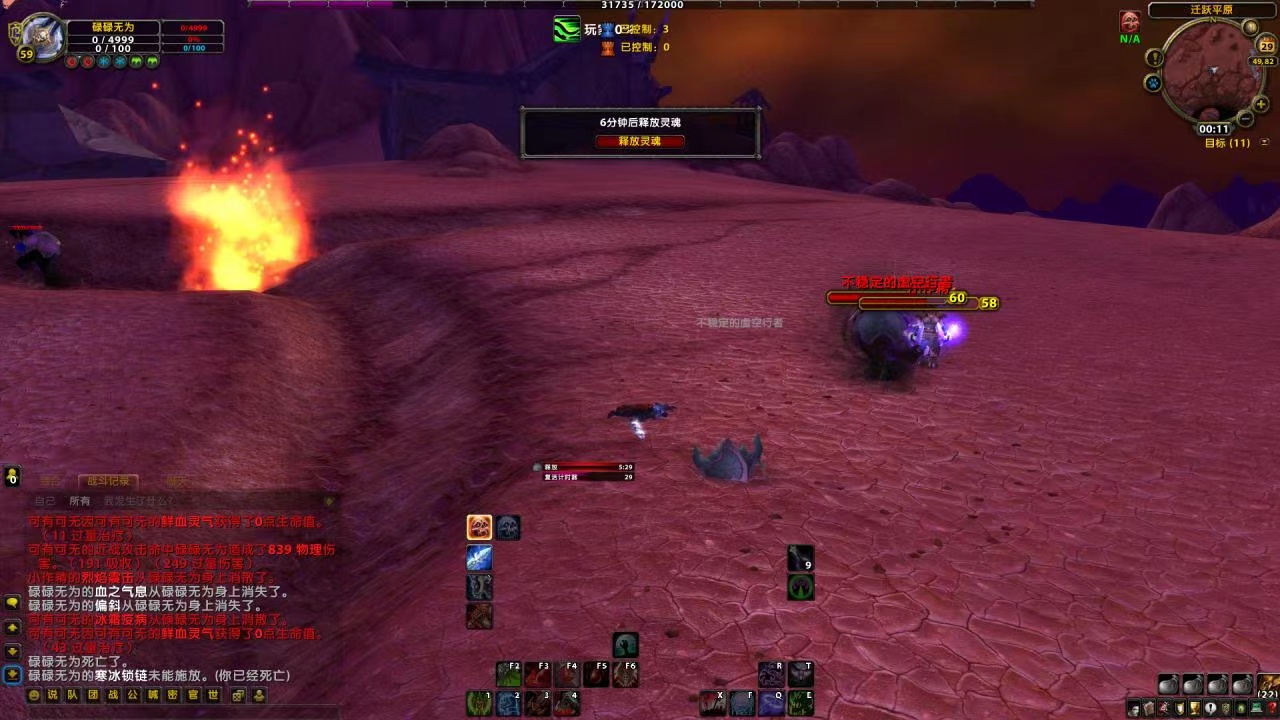Screen dimensions: 1280x720
Task: Use the action slot labeled F6
Action: tap(626, 675)
